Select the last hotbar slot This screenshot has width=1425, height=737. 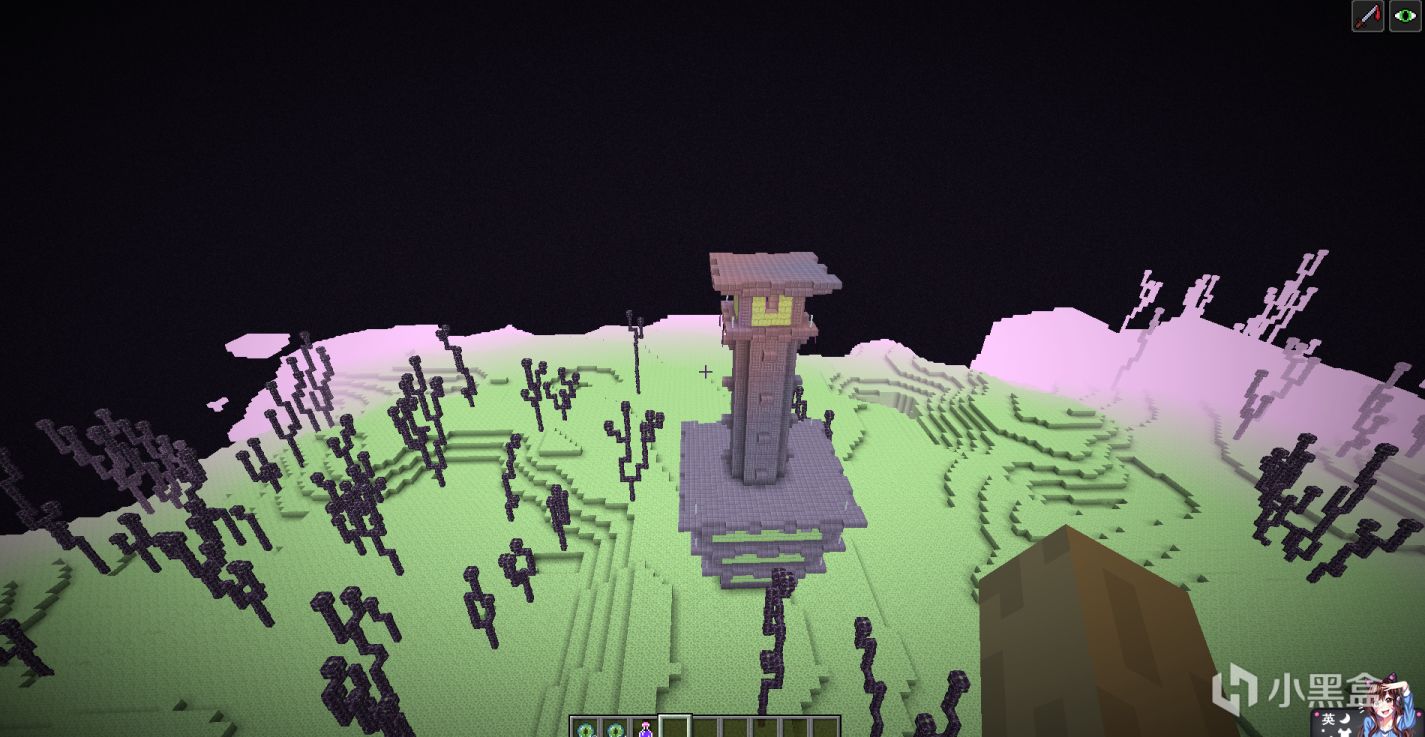click(826, 728)
